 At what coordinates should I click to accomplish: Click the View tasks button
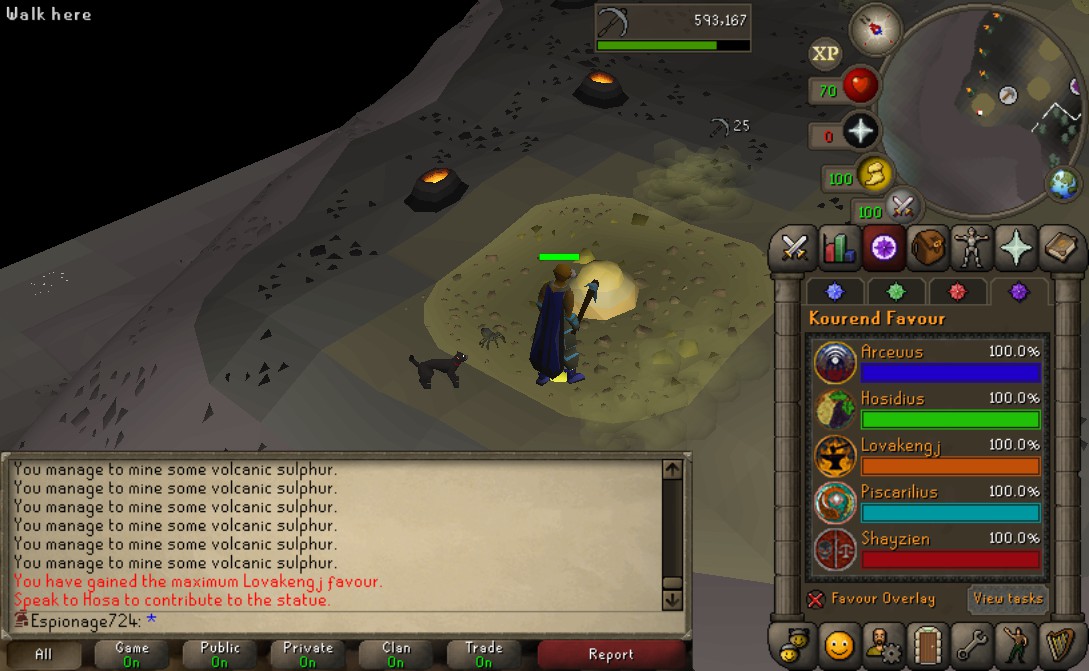coord(1007,599)
